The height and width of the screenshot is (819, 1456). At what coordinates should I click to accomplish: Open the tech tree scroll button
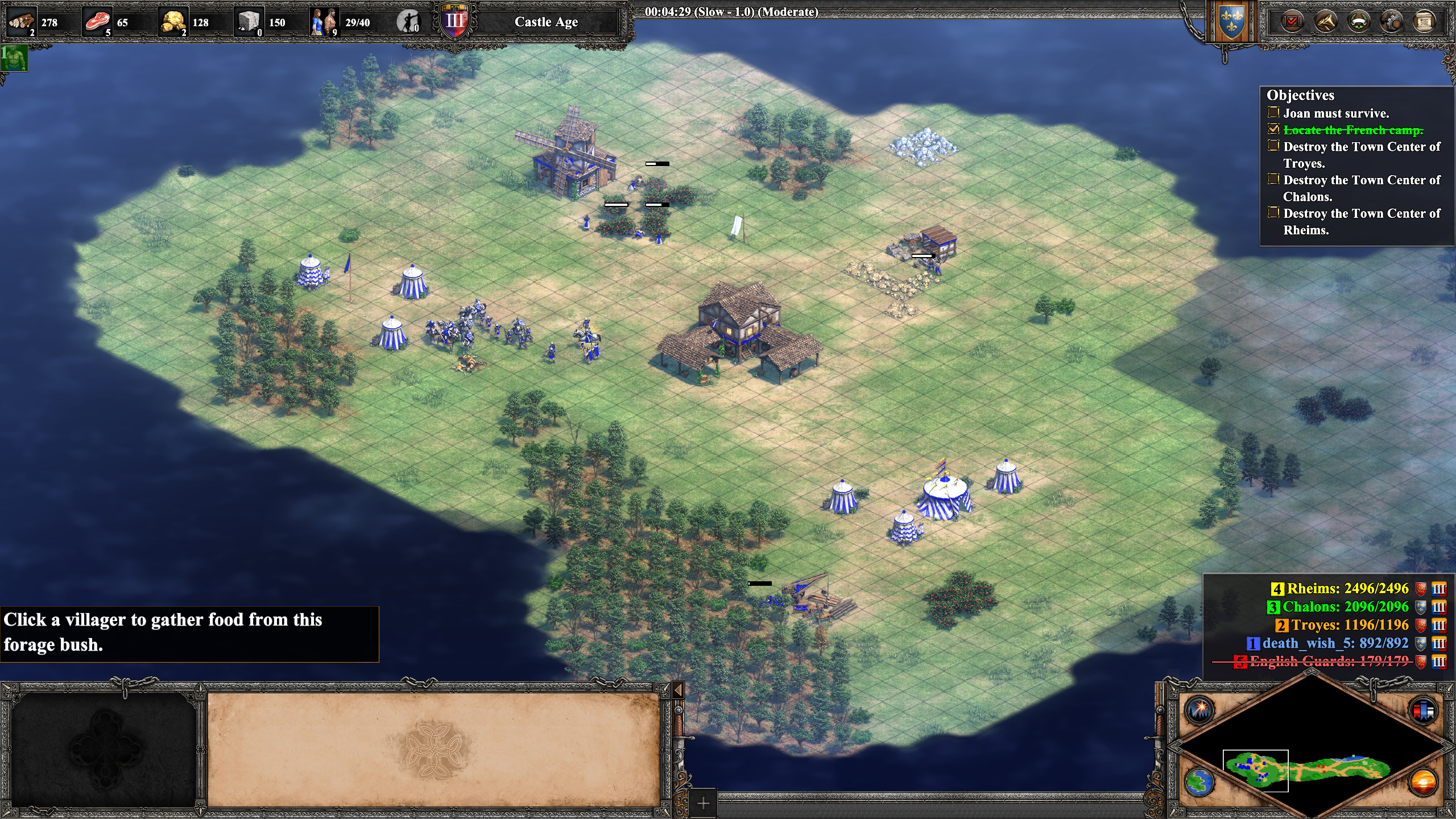[1424, 22]
